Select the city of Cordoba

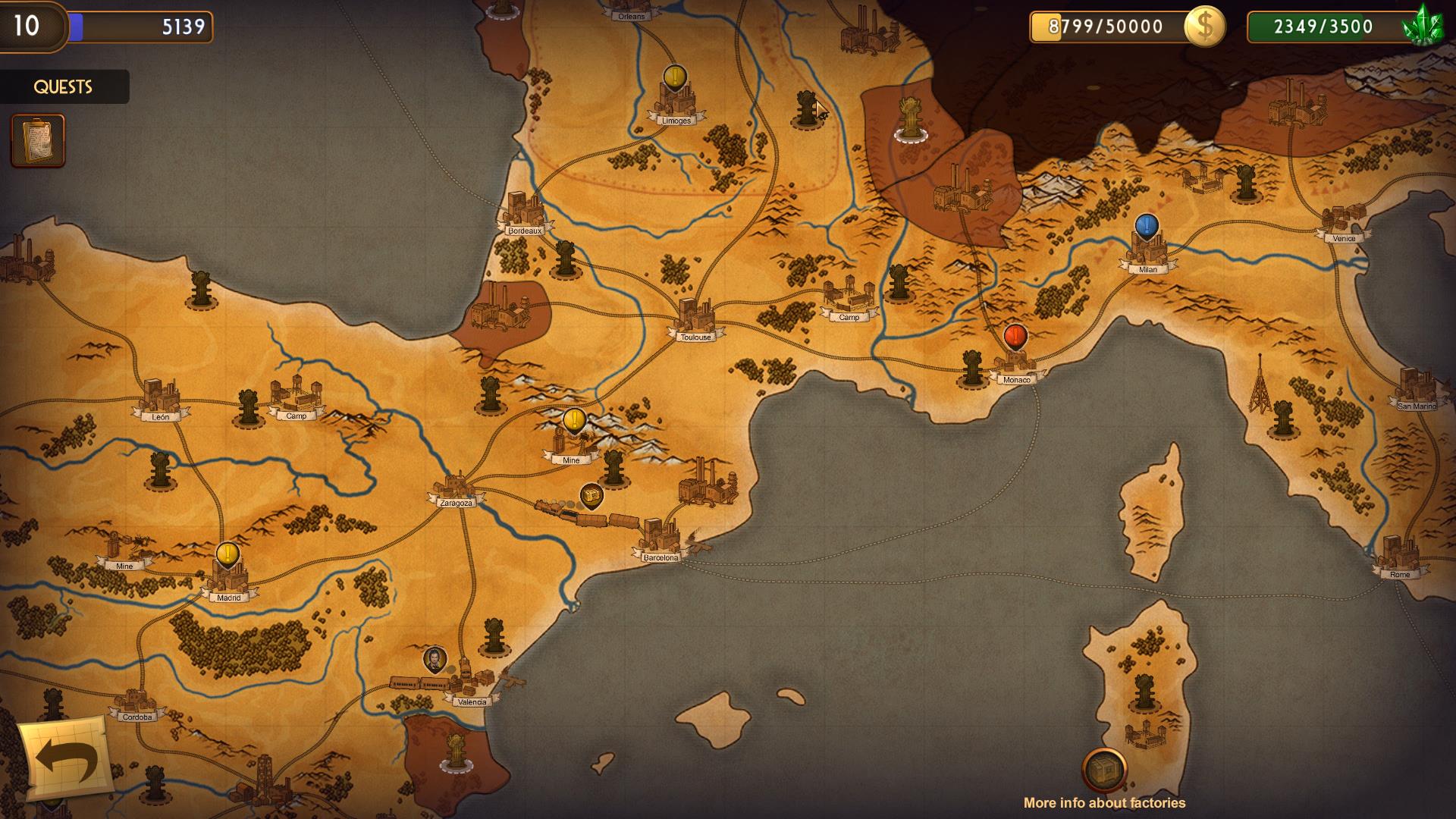[x=136, y=704]
